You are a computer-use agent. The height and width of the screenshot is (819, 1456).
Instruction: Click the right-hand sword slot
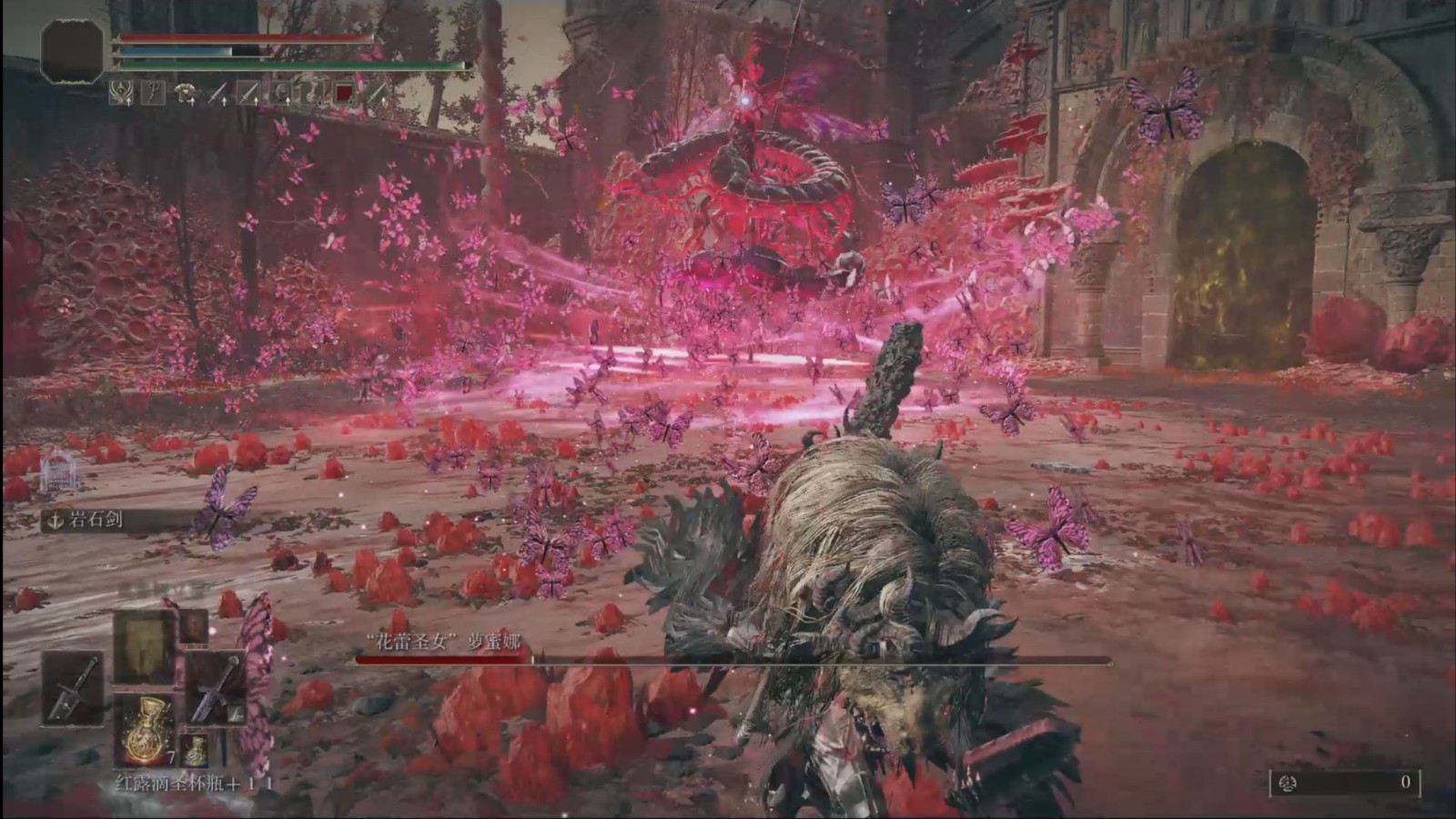click(x=216, y=687)
